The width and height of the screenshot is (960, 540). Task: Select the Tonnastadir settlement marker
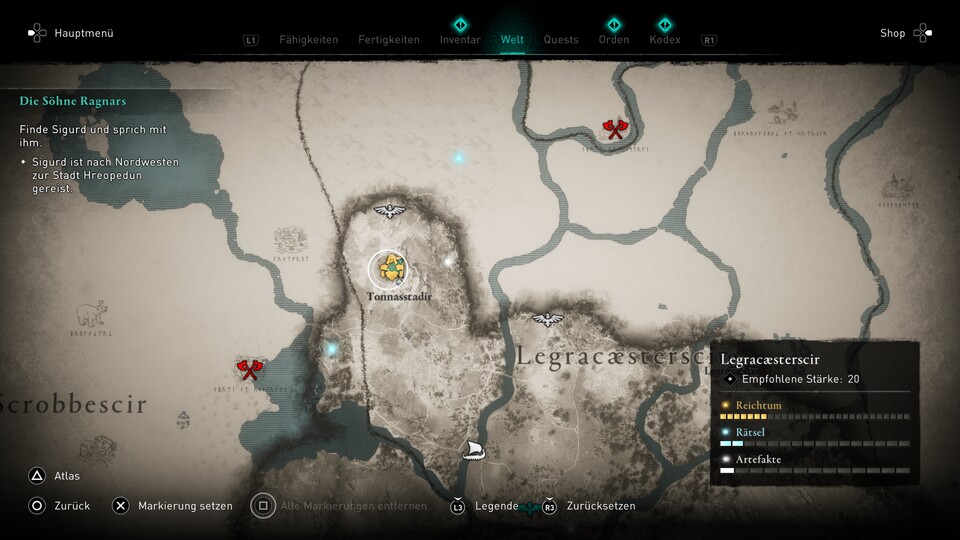pyautogui.click(x=388, y=268)
